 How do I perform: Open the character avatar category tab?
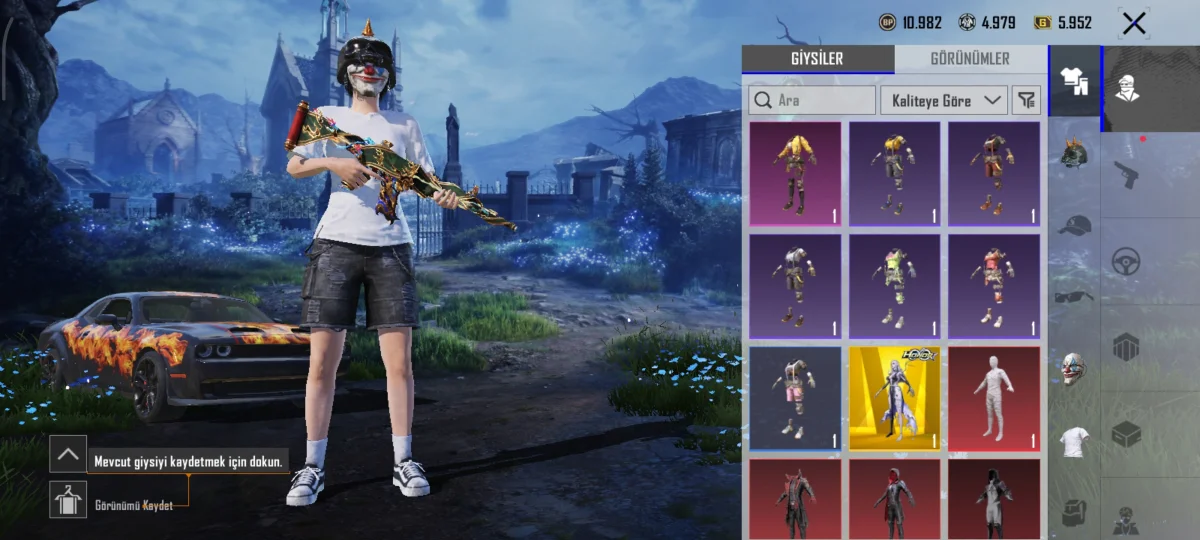coord(1128,88)
